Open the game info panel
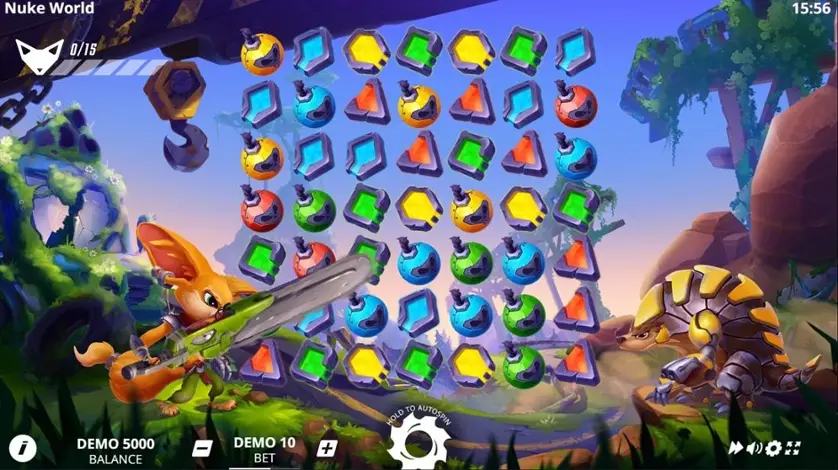This screenshot has width=838, height=470. pyautogui.click(x=22, y=447)
